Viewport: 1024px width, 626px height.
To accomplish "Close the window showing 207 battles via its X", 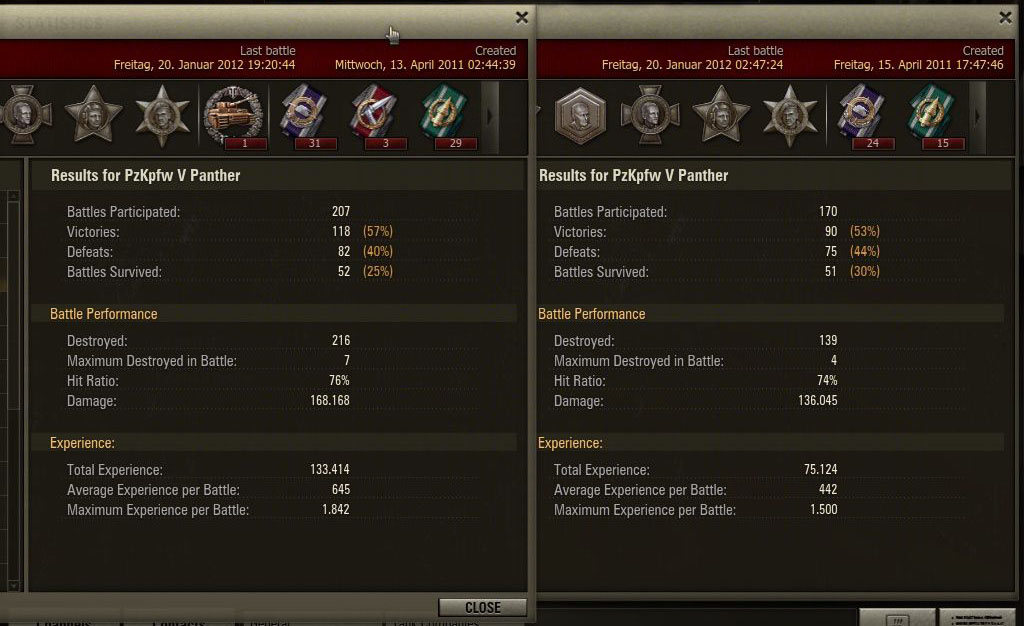I will pyautogui.click(x=521, y=17).
